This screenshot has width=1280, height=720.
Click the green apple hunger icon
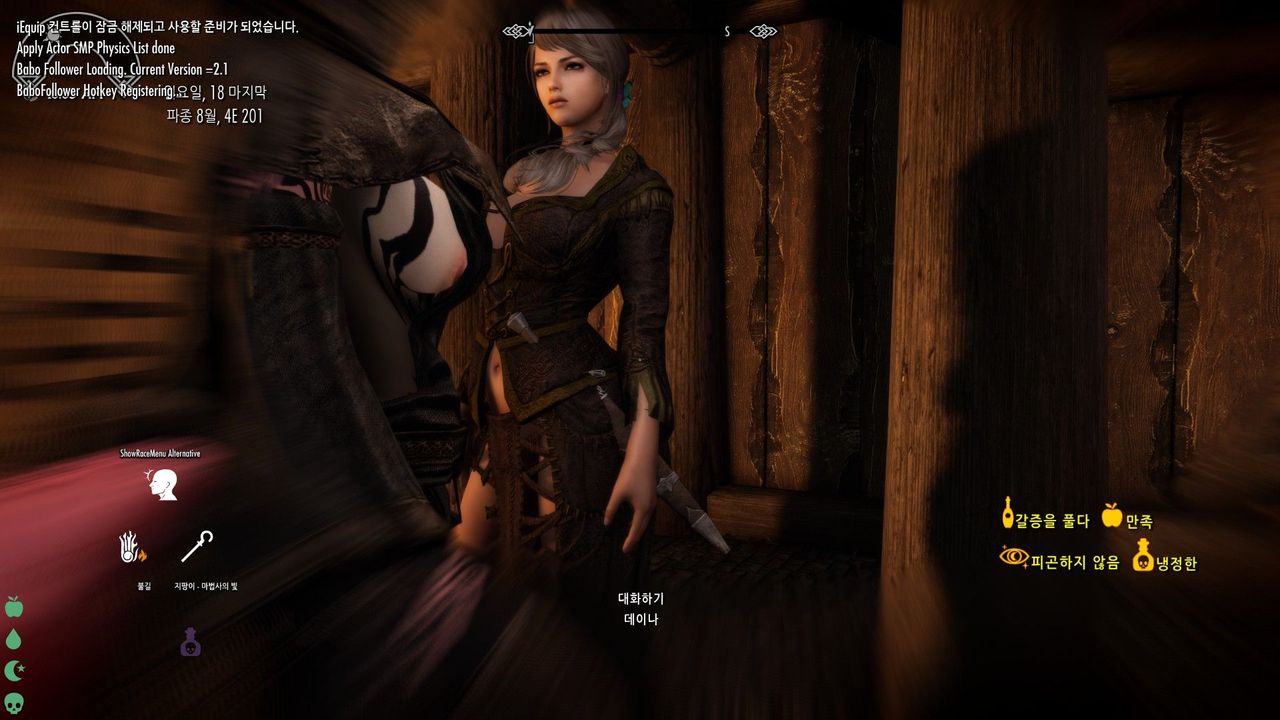[x=14, y=607]
